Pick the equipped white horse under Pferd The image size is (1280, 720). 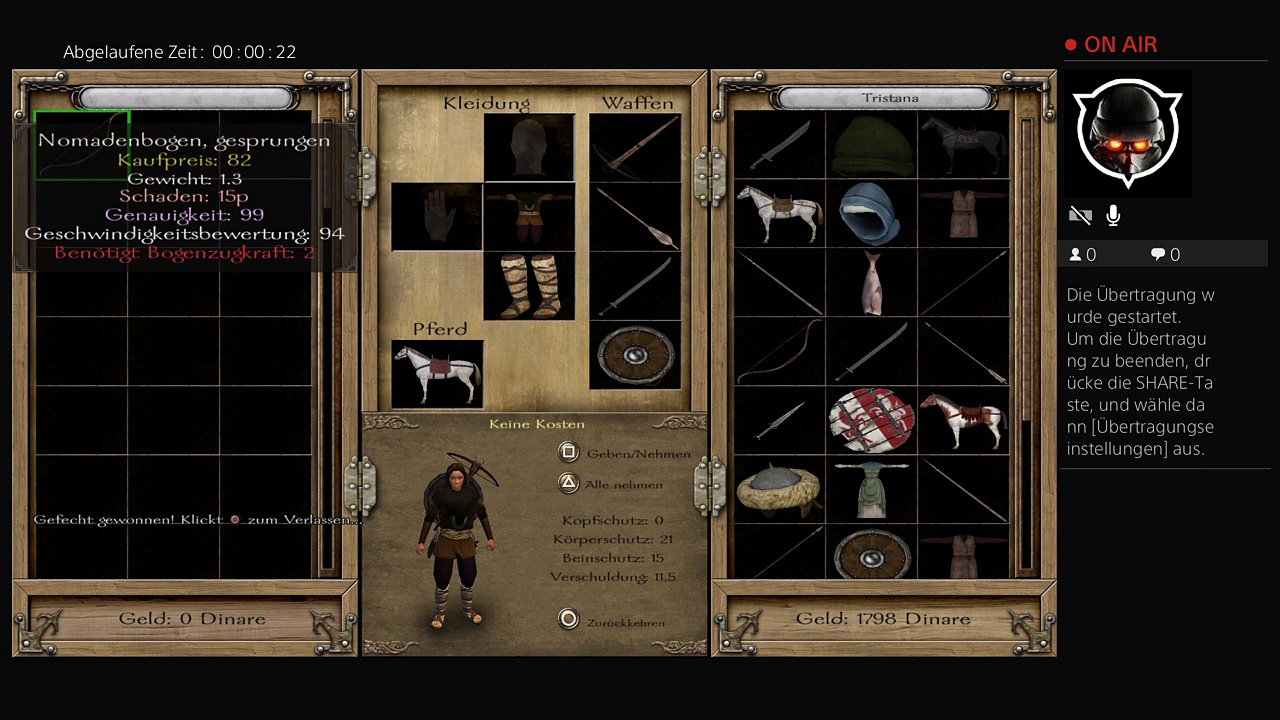437,374
